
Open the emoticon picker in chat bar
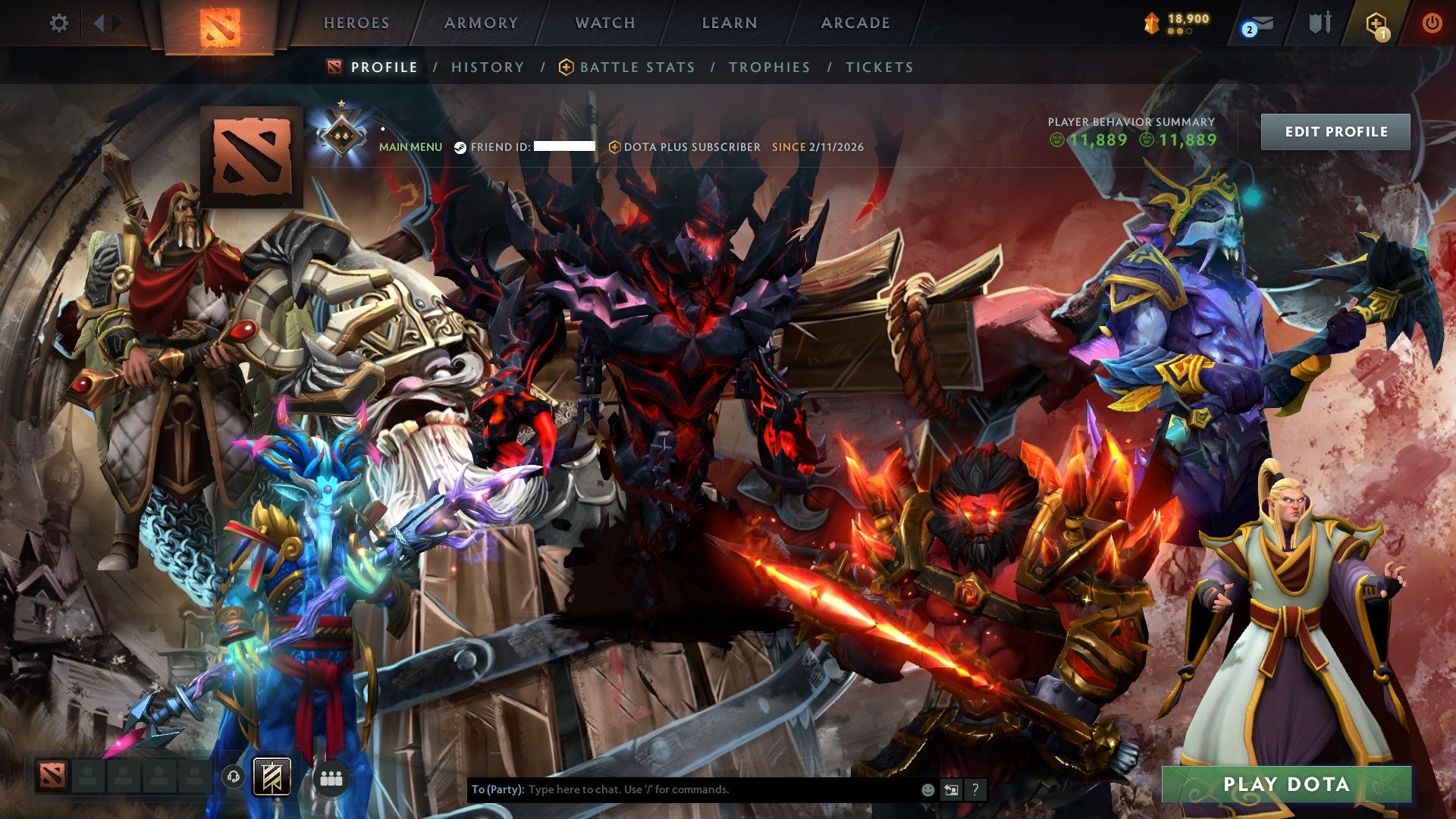[x=927, y=789]
